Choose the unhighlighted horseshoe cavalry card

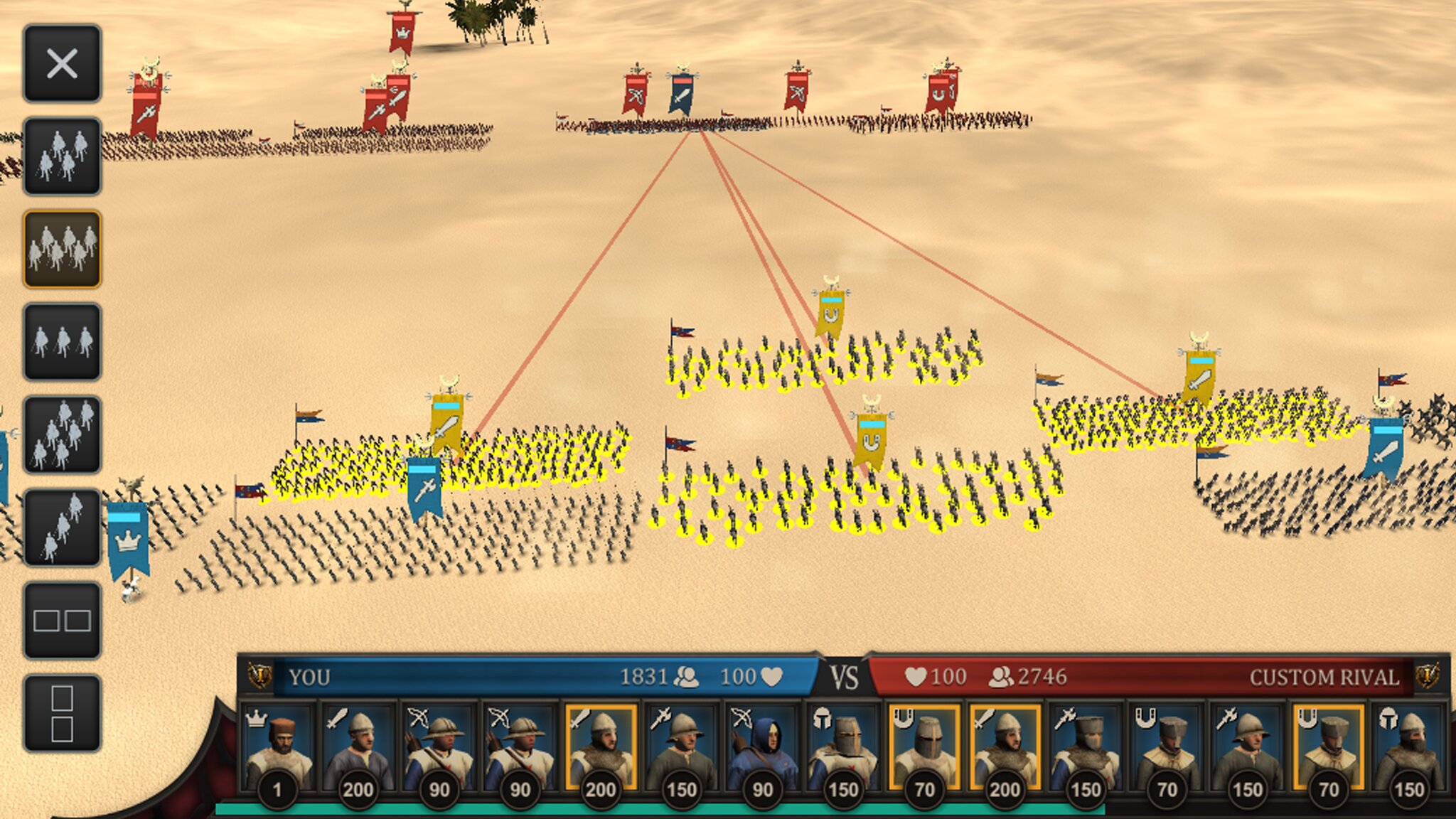pyautogui.click(x=1167, y=750)
